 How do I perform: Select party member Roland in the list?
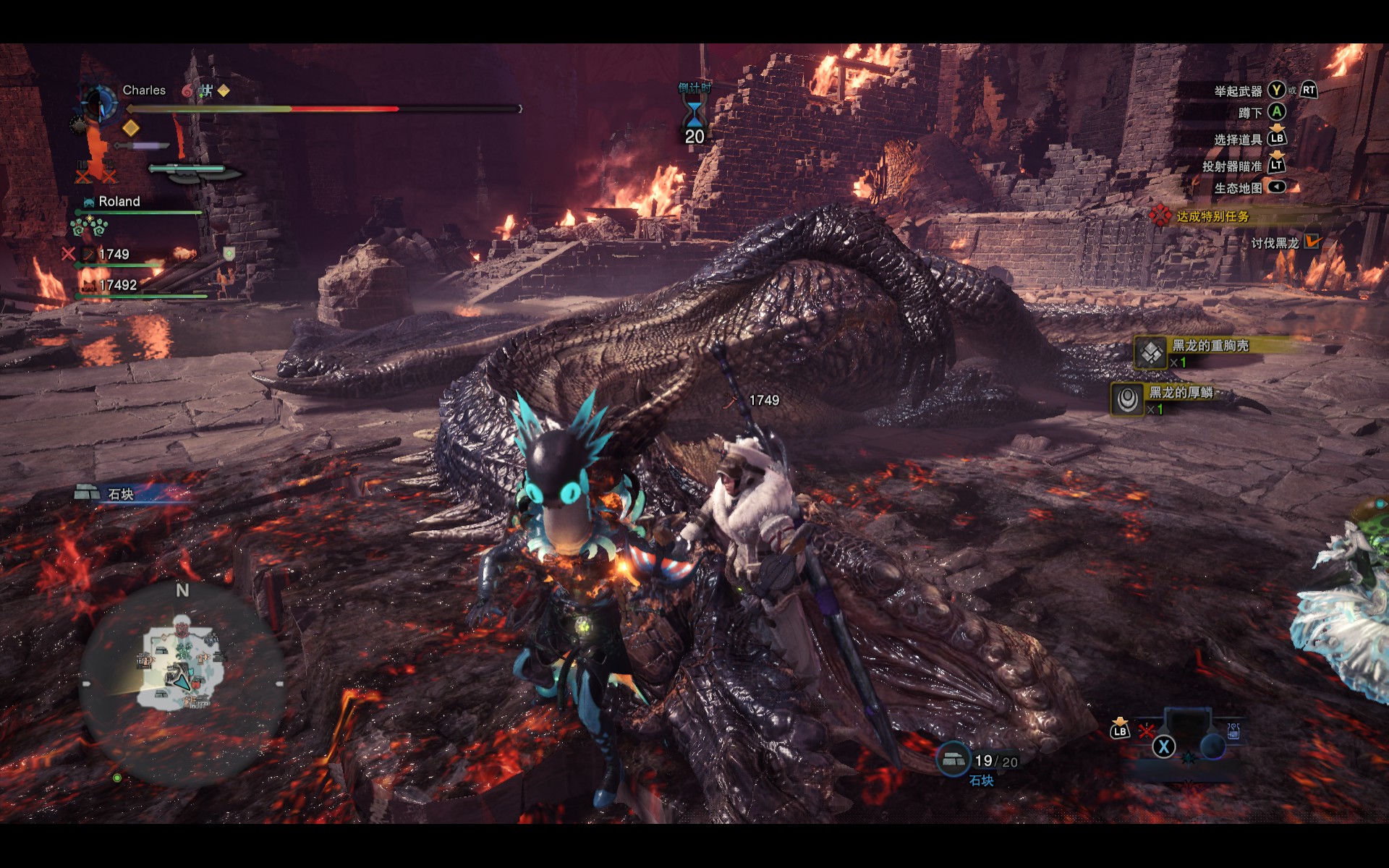[x=119, y=202]
